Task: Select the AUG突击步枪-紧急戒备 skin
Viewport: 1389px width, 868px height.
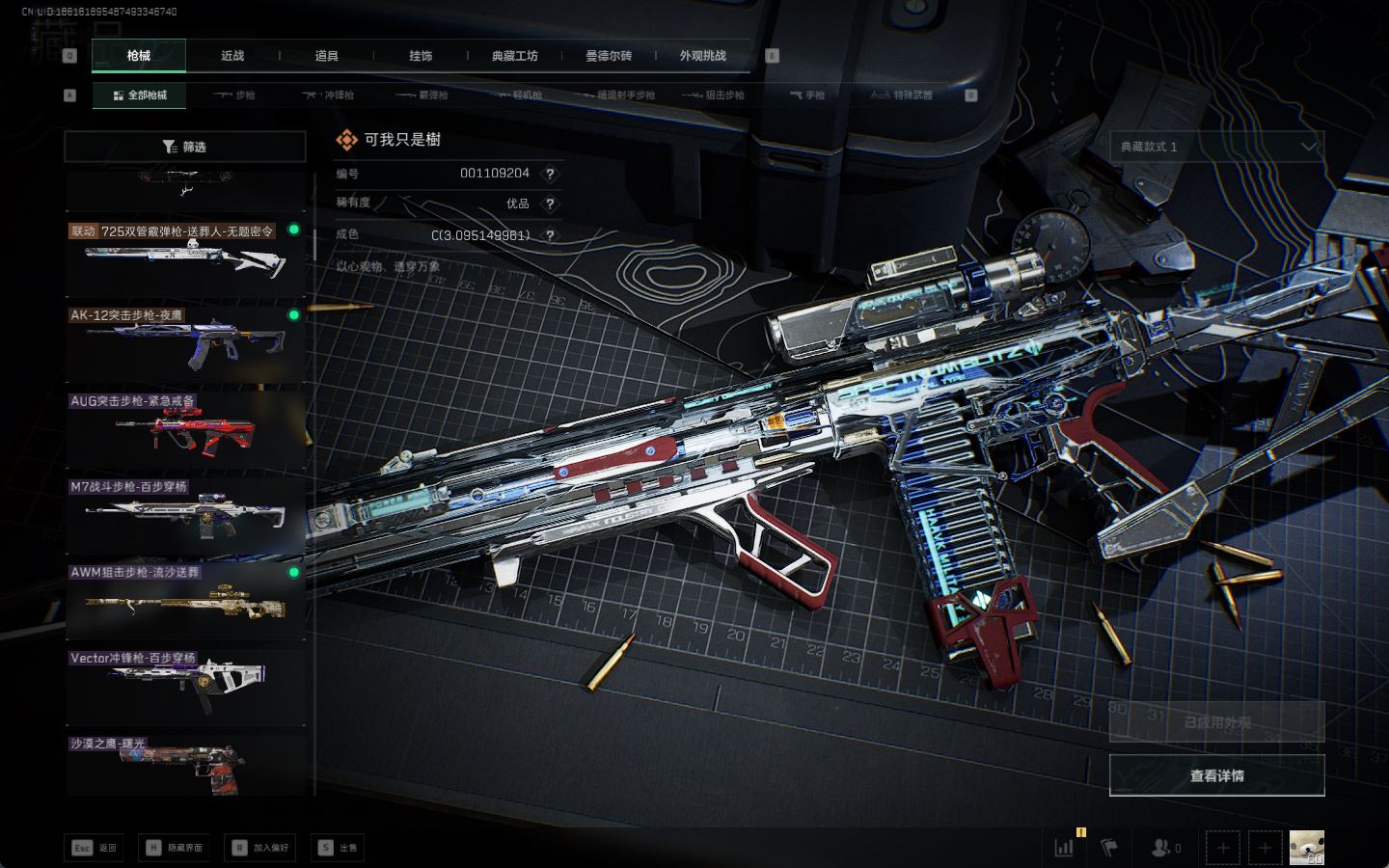Action: click(x=184, y=428)
